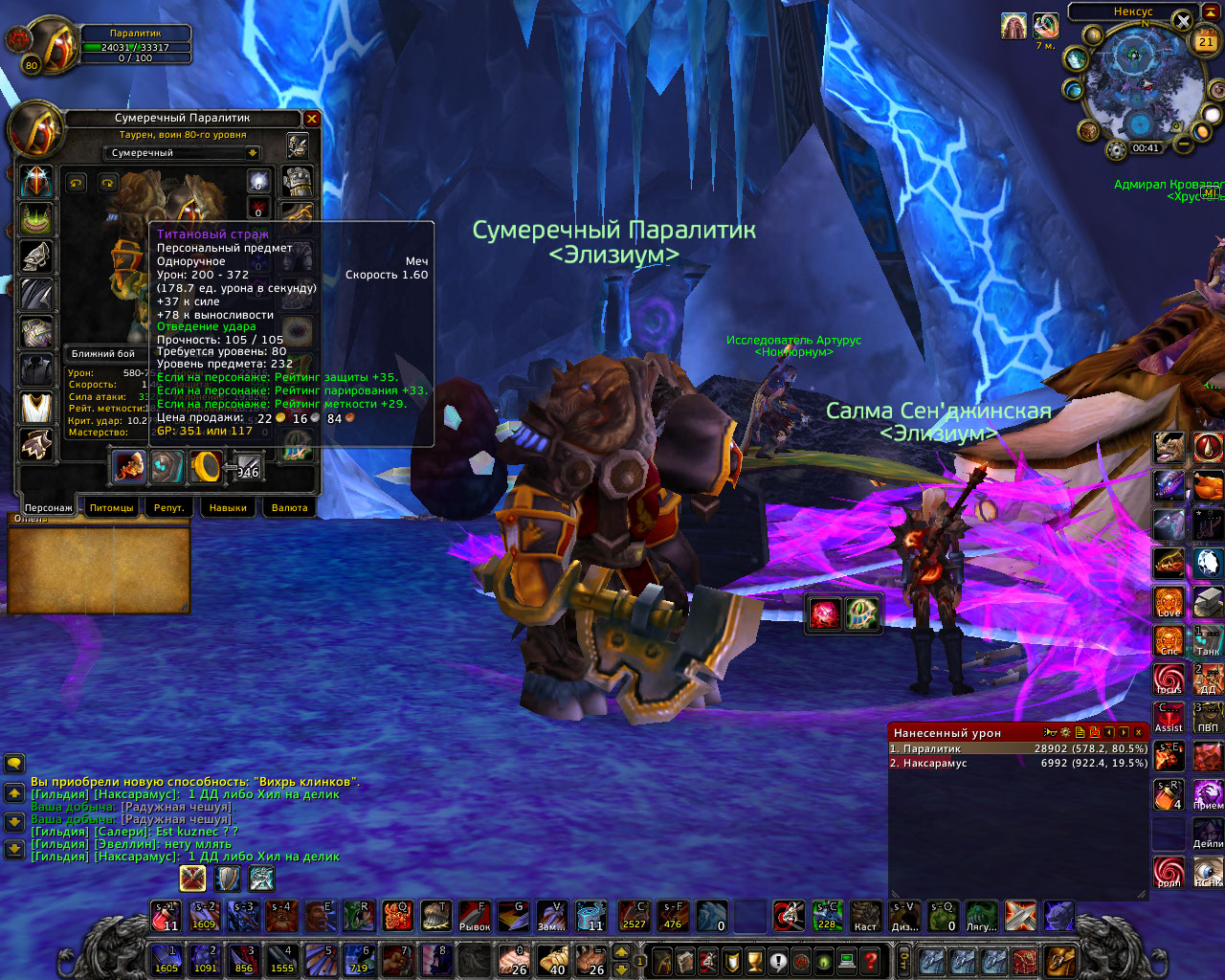Select the red helmet equipment slot
The width and height of the screenshot is (1225, 980).
pyautogui.click(x=37, y=181)
